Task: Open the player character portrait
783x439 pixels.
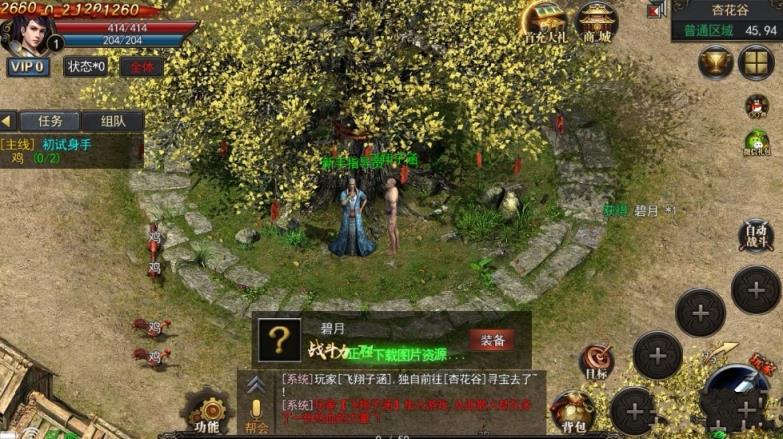Action: tap(27, 32)
